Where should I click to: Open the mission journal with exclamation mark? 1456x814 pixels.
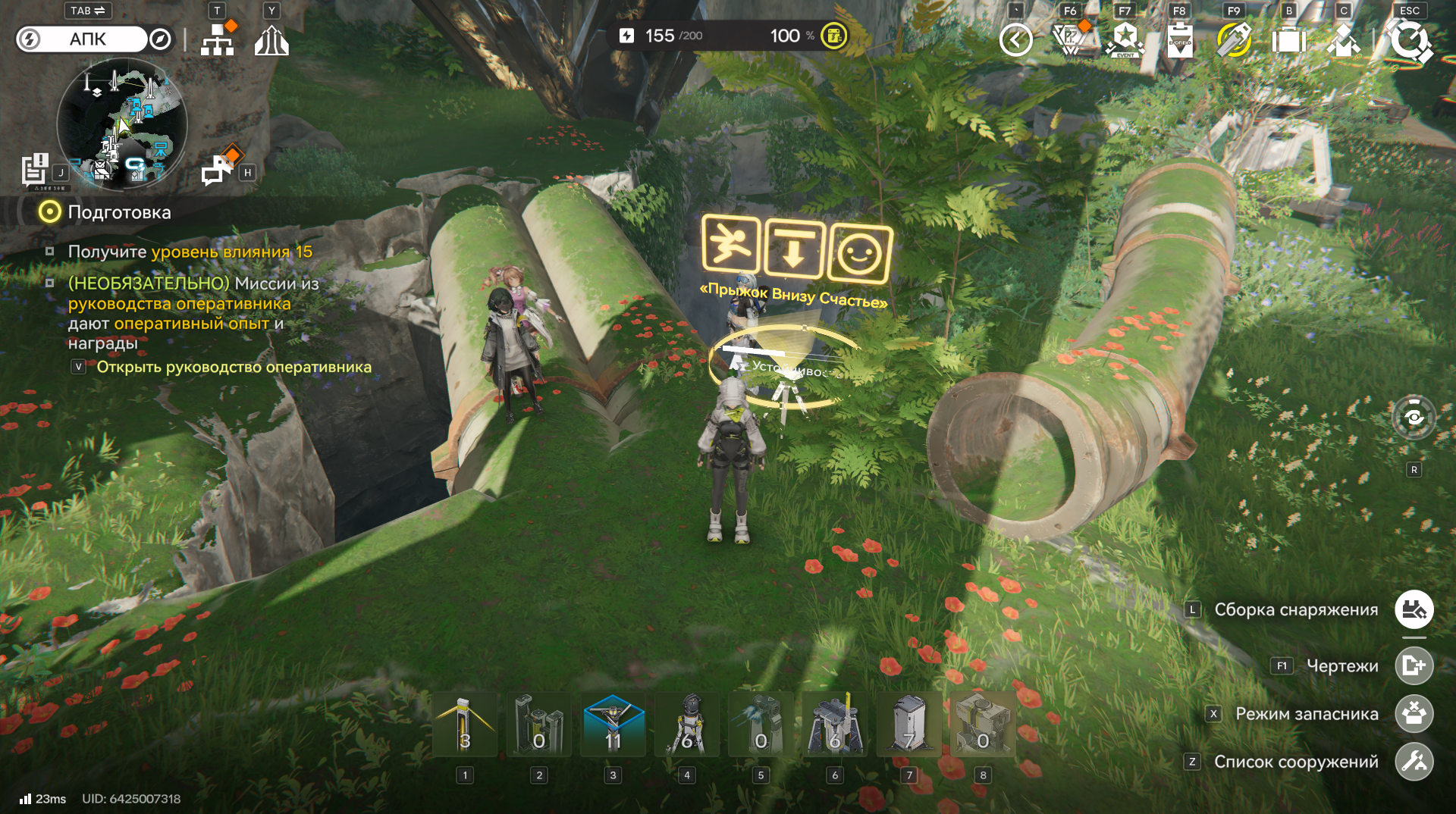(x=35, y=170)
